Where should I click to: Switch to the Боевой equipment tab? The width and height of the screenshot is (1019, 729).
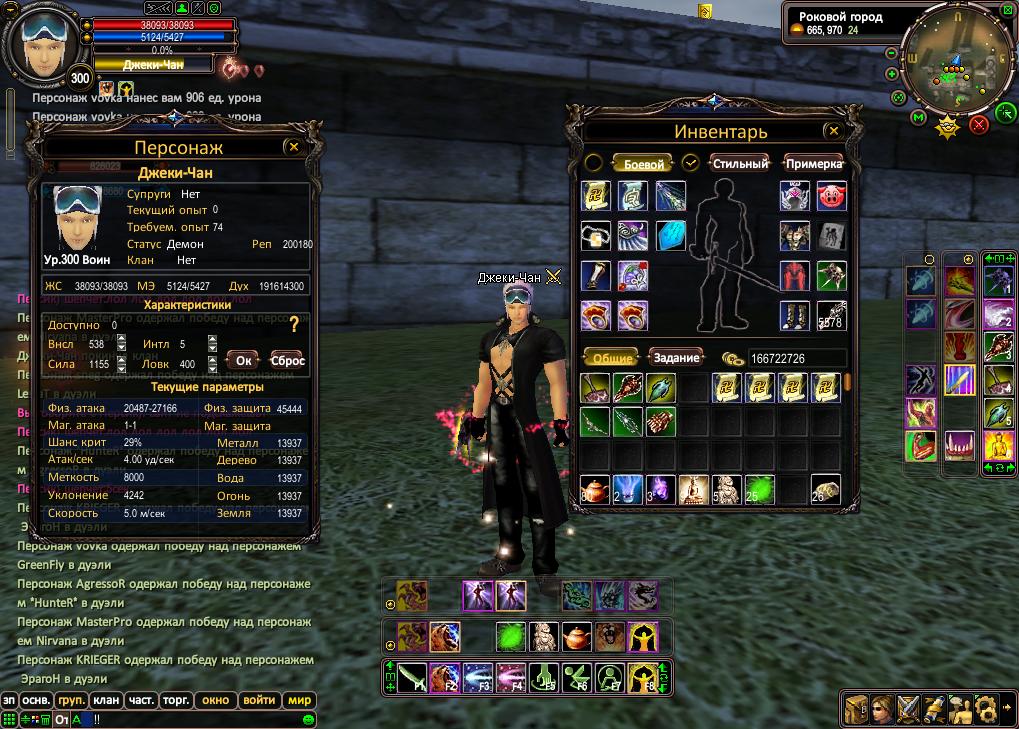coord(643,164)
